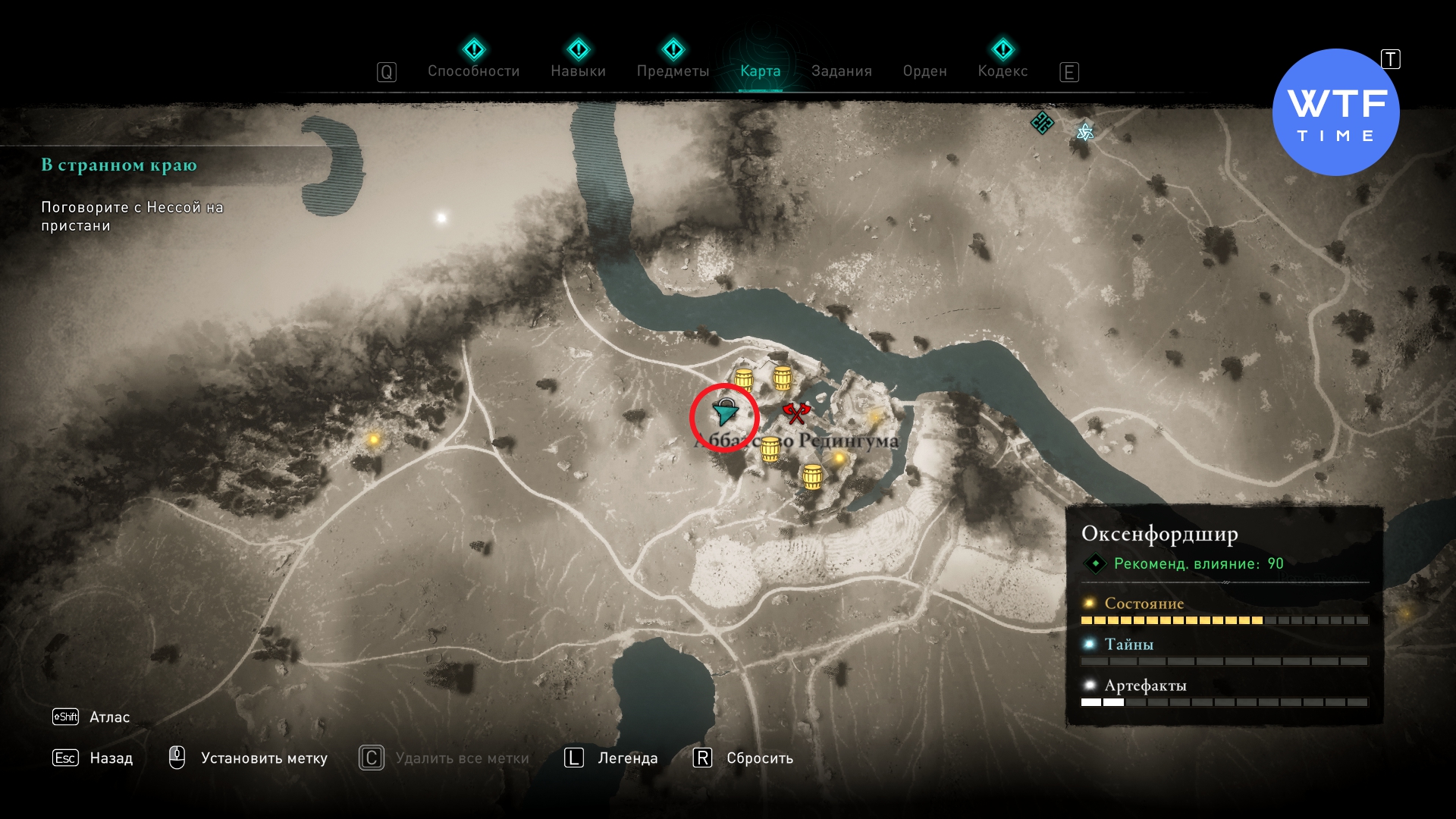Show the map Легенда
The height and width of the screenshot is (819, 1456).
[627, 758]
